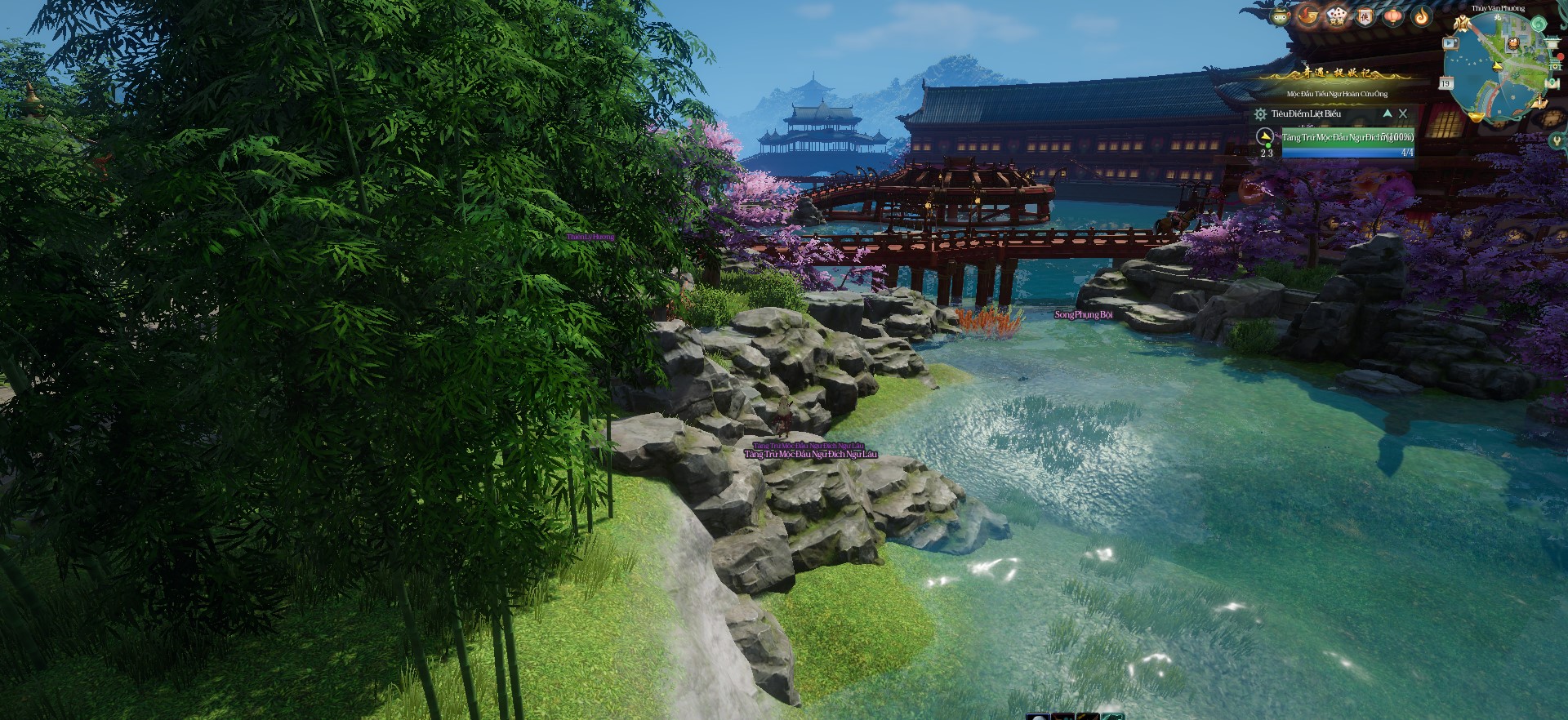Open the red lantern festival icon
The height and width of the screenshot is (720, 1568).
coord(1393,16)
